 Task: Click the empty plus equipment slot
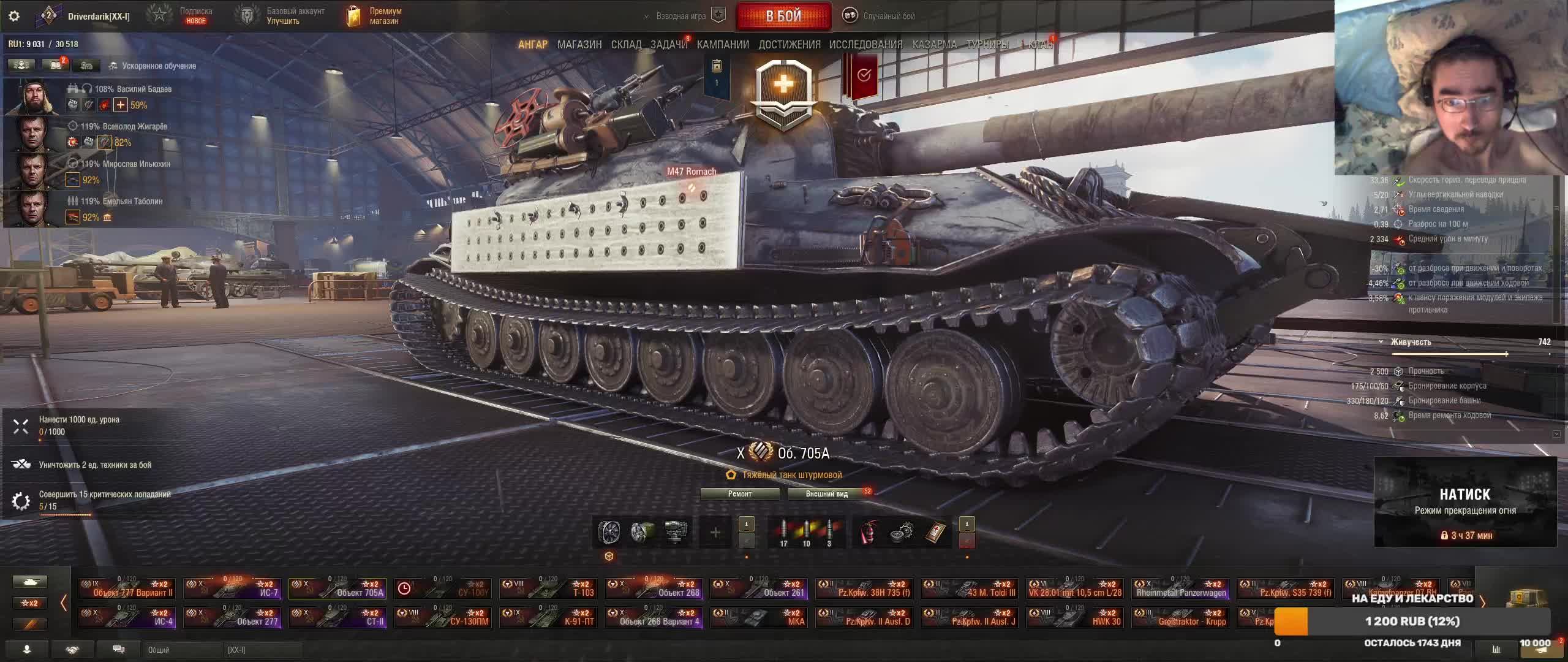[x=715, y=532]
